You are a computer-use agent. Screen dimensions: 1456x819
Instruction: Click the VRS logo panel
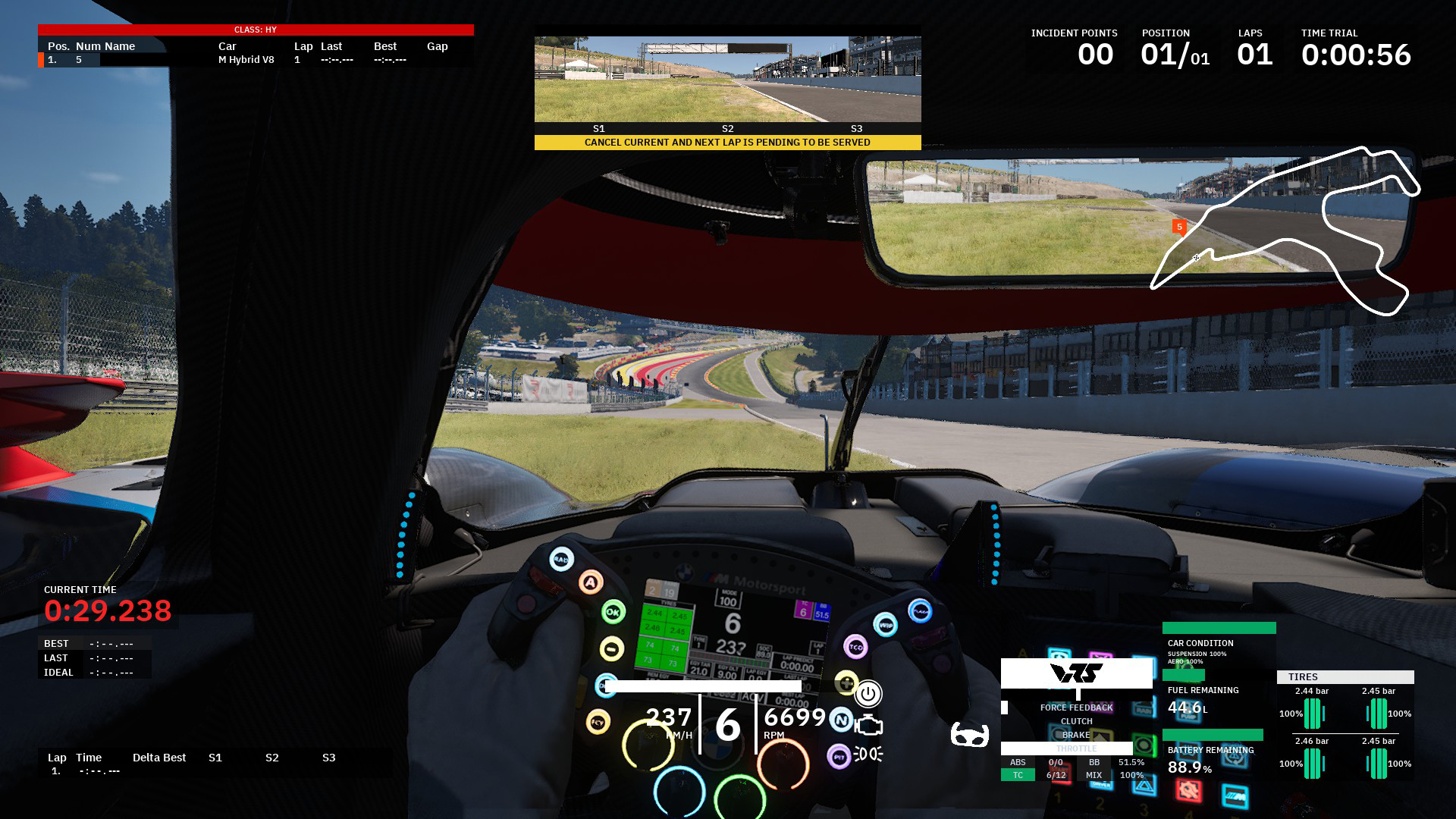(x=1076, y=673)
